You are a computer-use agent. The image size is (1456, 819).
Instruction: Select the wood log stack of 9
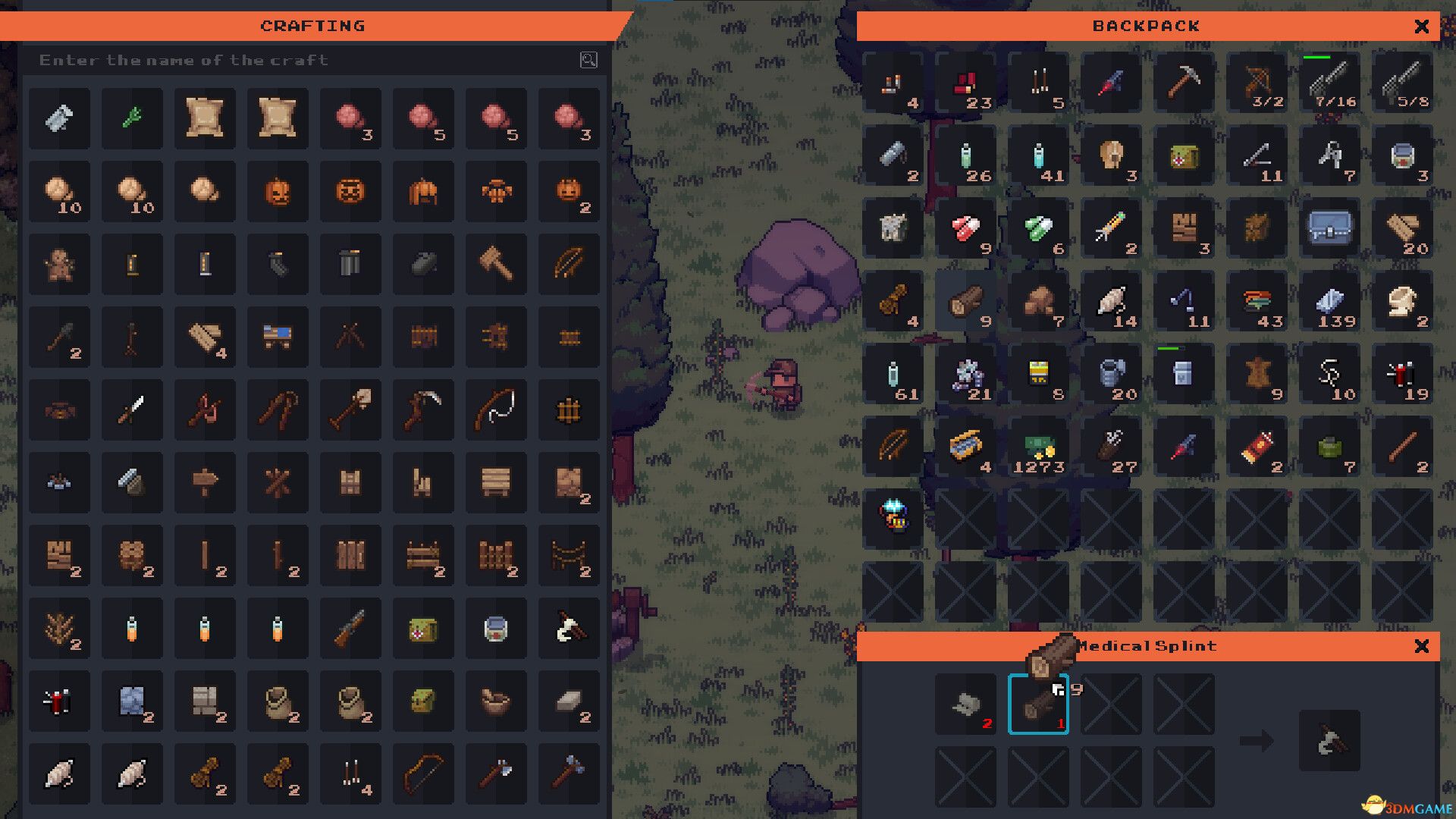pyautogui.click(x=965, y=301)
